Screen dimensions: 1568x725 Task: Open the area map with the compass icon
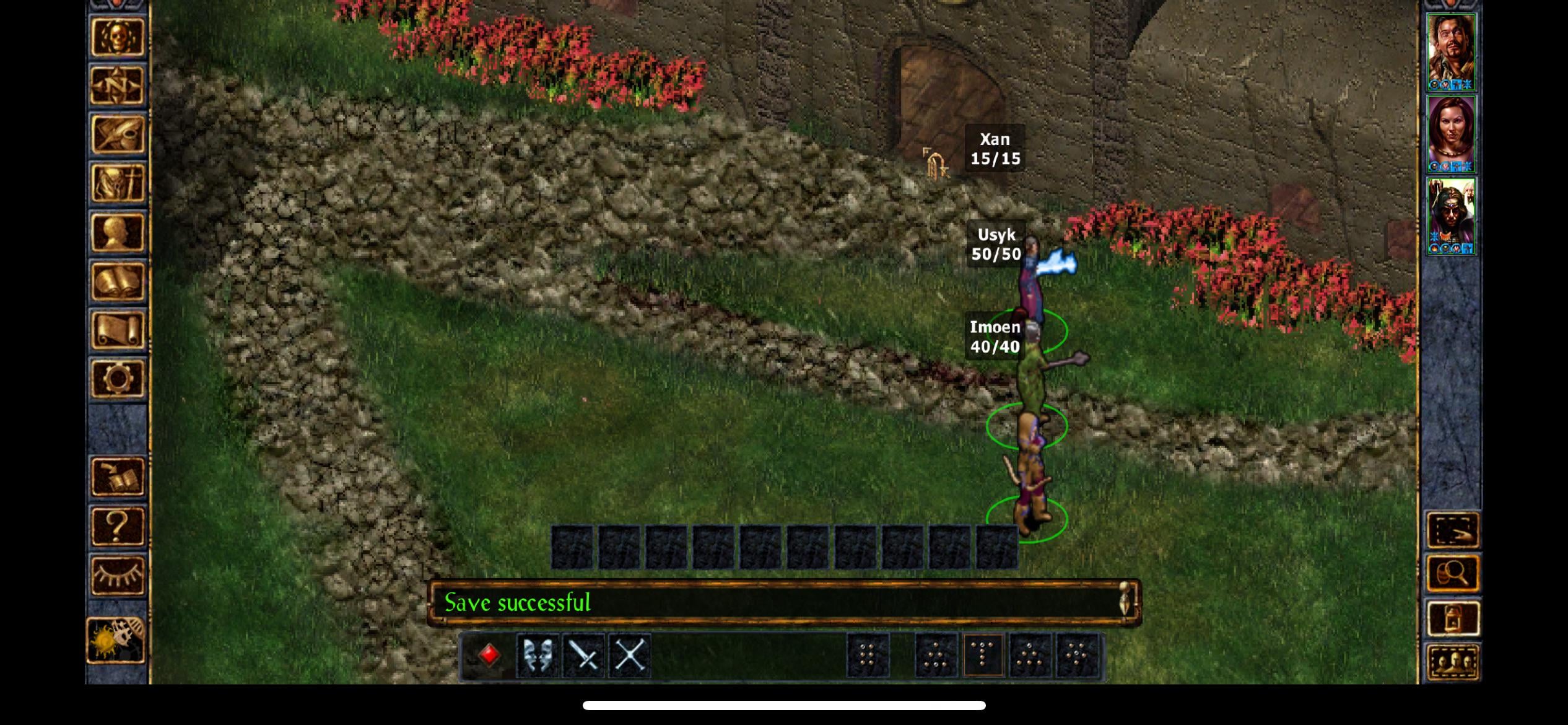[x=117, y=85]
